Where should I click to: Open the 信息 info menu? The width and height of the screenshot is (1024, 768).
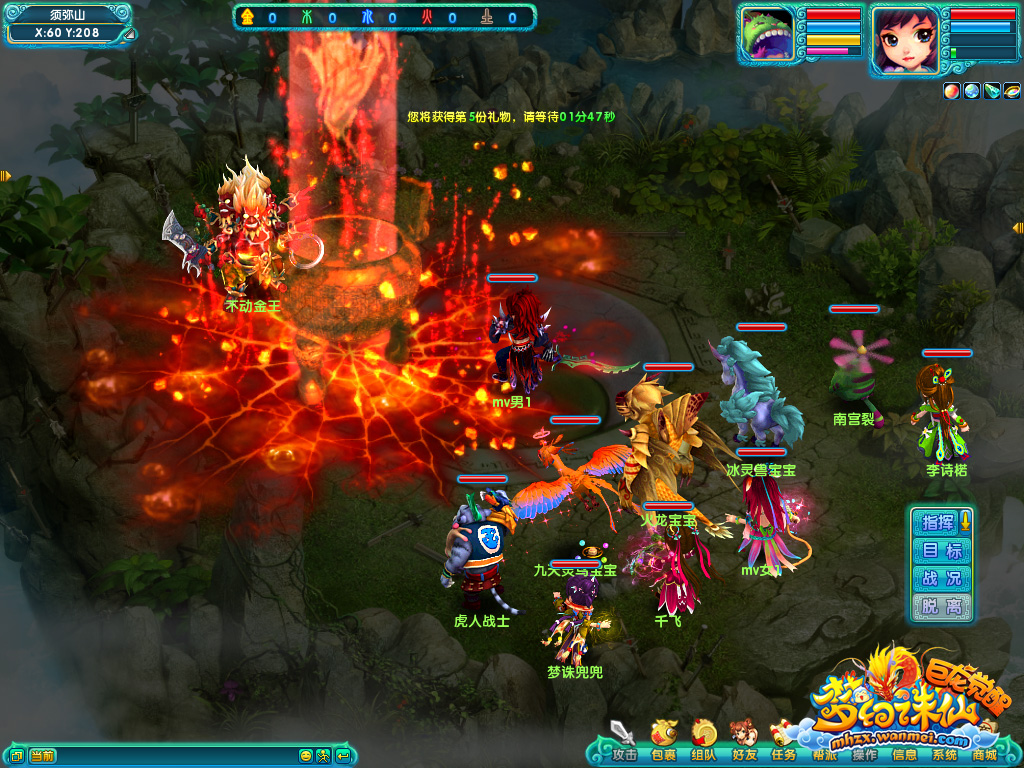click(x=904, y=754)
